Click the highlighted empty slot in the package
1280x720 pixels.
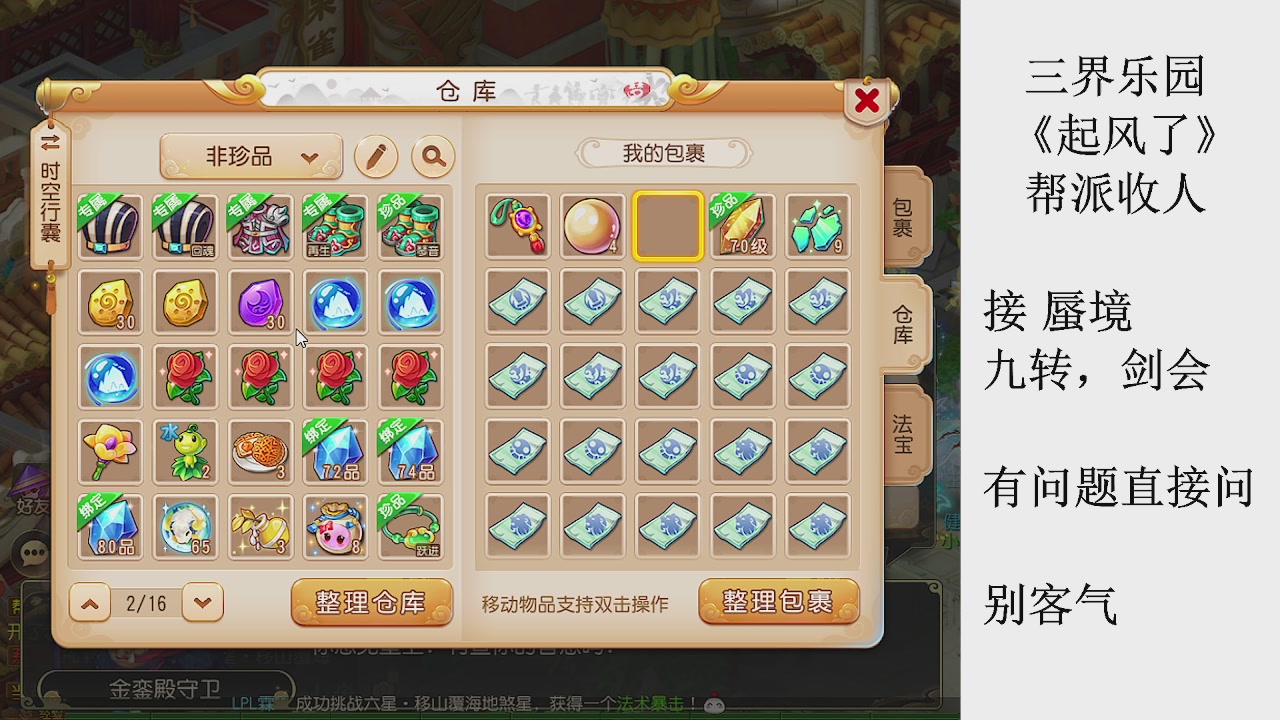tap(667, 227)
